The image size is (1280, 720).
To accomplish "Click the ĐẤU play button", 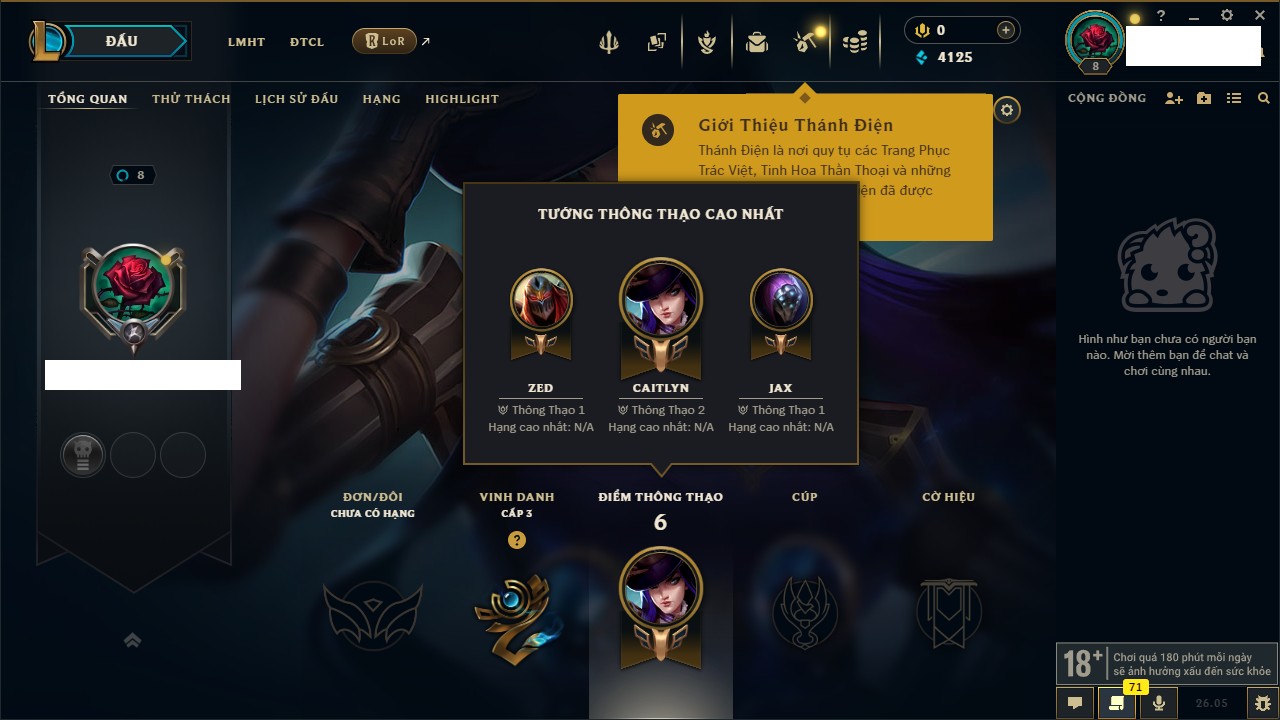I will pos(122,41).
